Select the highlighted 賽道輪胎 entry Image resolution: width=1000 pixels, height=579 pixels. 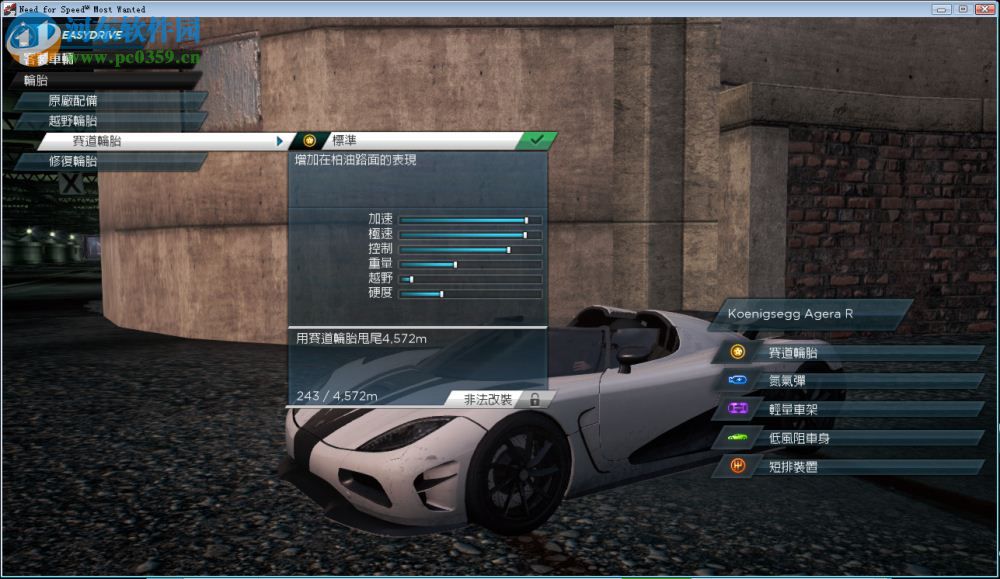(x=160, y=141)
